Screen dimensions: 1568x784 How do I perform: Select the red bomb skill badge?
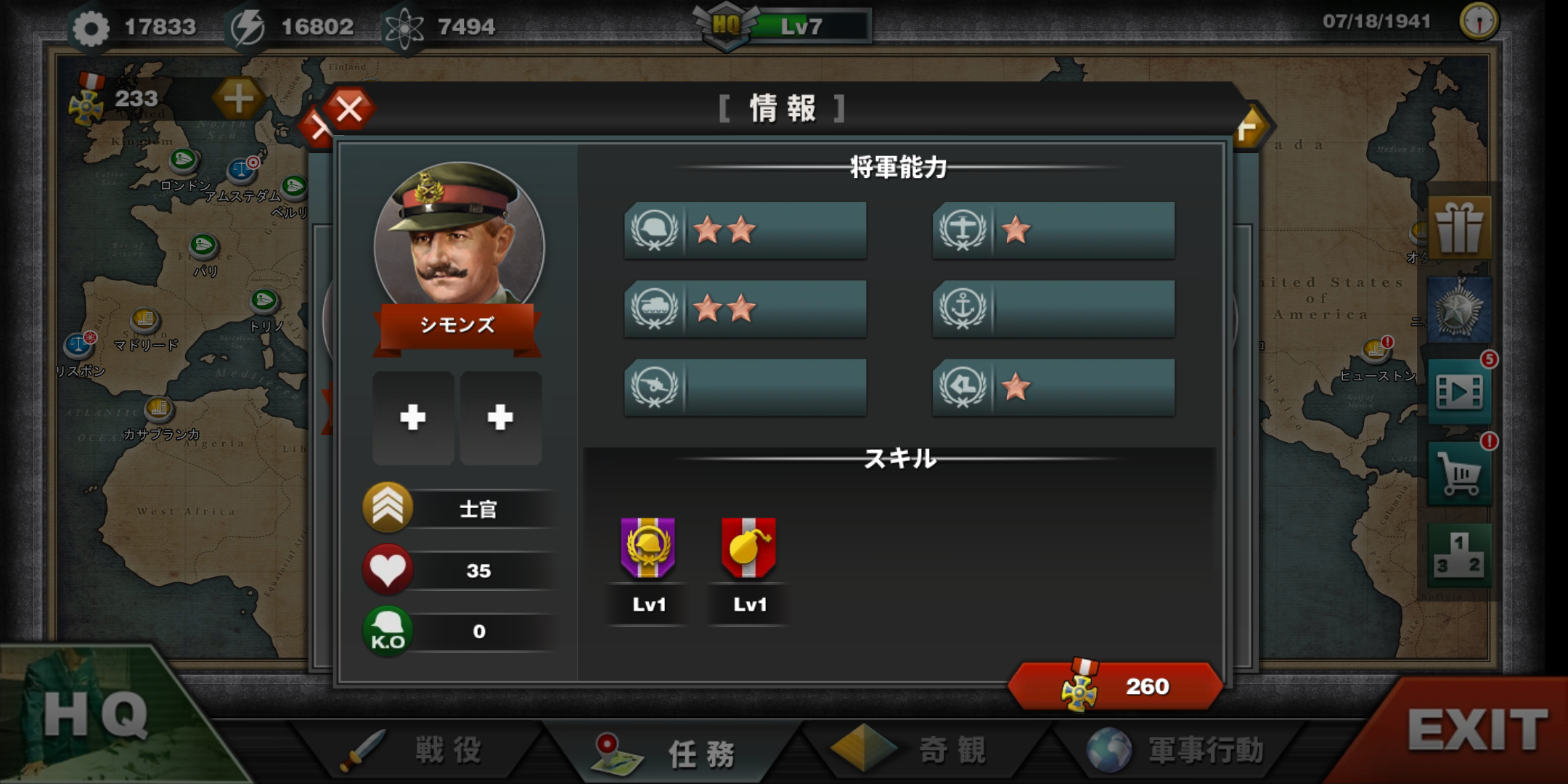click(748, 549)
